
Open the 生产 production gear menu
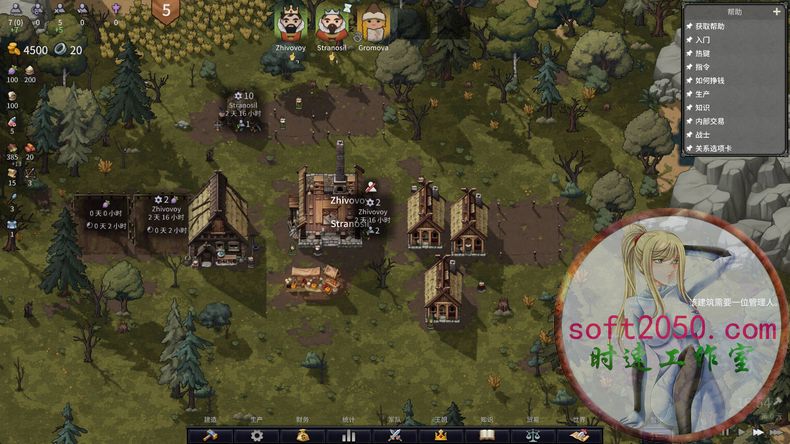coord(257,435)
